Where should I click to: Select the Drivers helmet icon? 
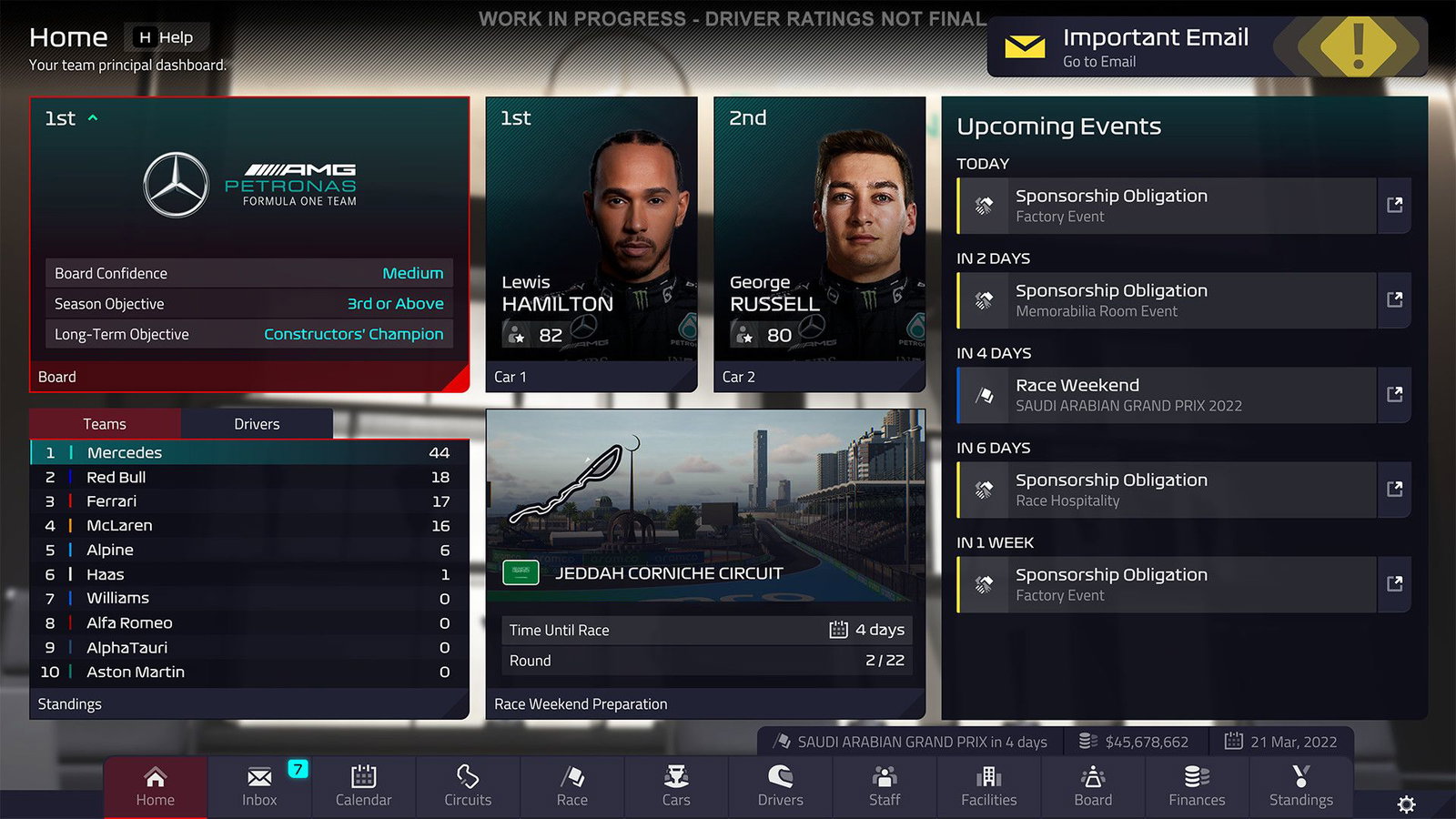point(780,785)
